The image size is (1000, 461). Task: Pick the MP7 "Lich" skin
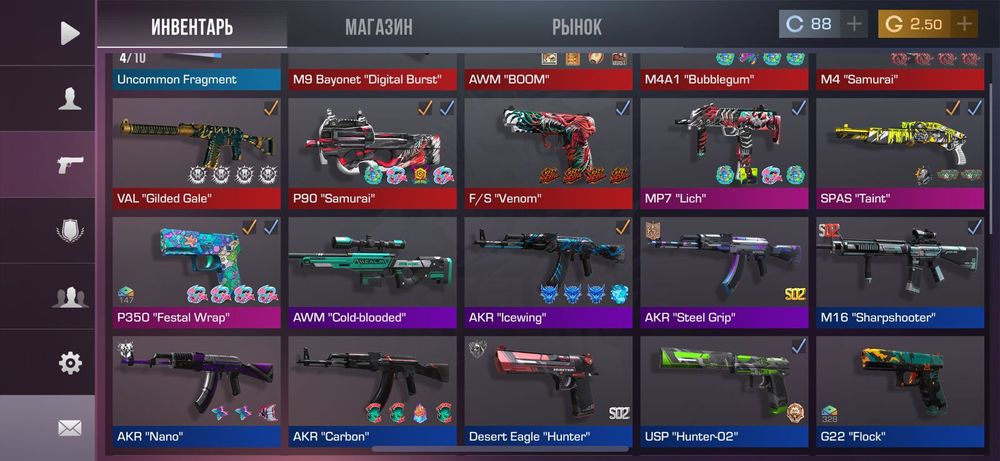coord(724,152)
